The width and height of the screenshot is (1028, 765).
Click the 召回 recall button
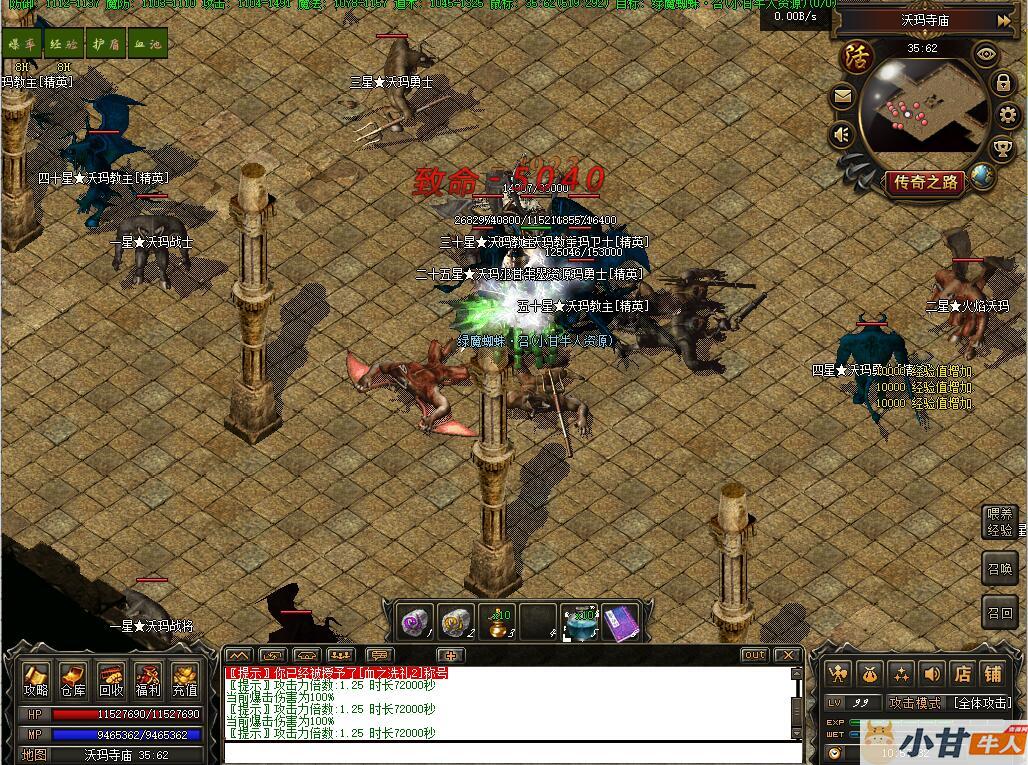[x=999, y=612]
